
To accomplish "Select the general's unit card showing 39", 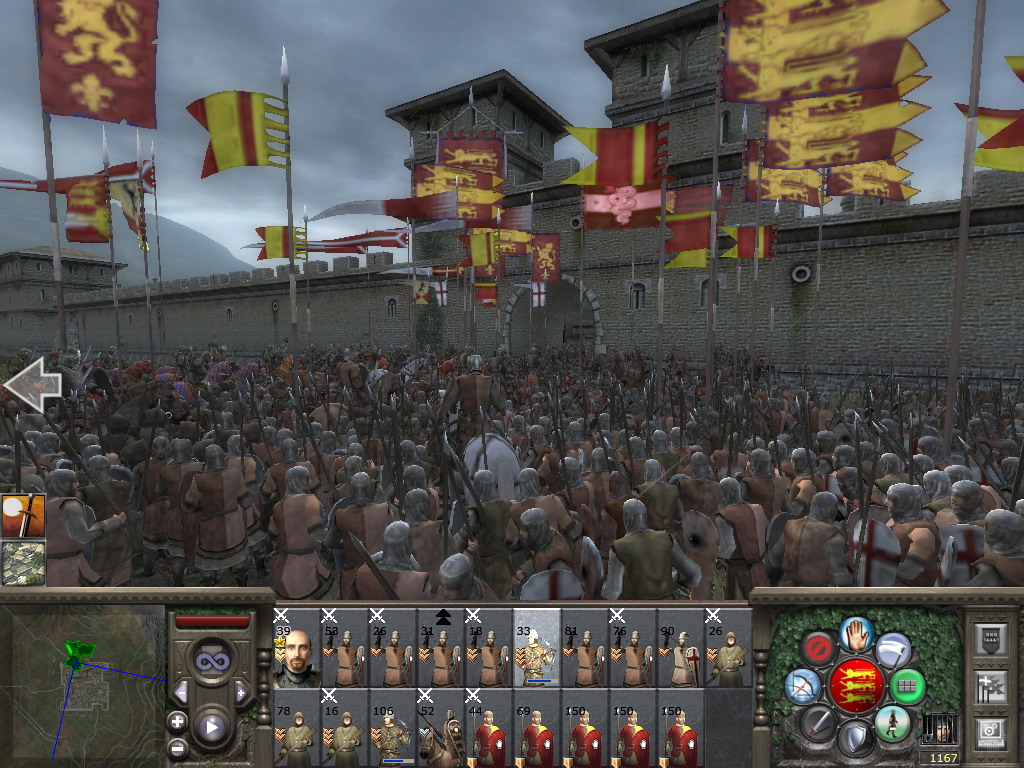I will coord(295,647).
